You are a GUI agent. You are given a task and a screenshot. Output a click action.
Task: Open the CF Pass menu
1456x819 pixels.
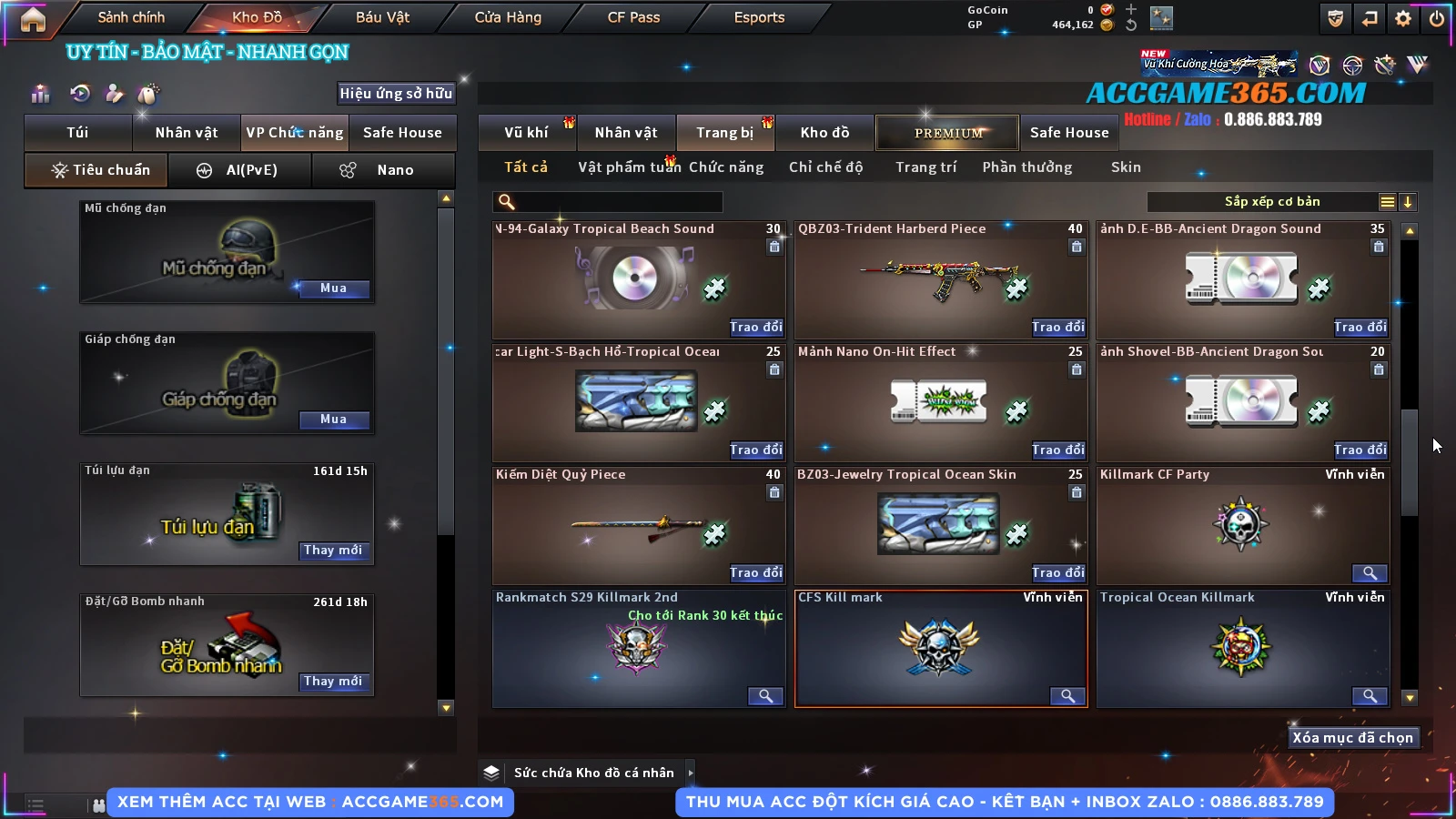click(x=633, y=17)
